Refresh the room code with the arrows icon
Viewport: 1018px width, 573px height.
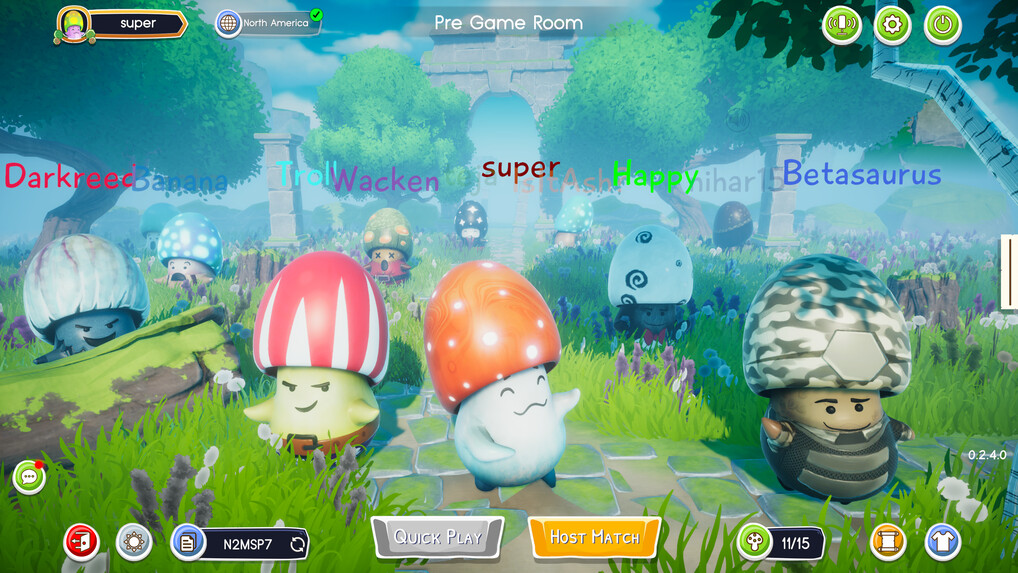click(297, 544)
